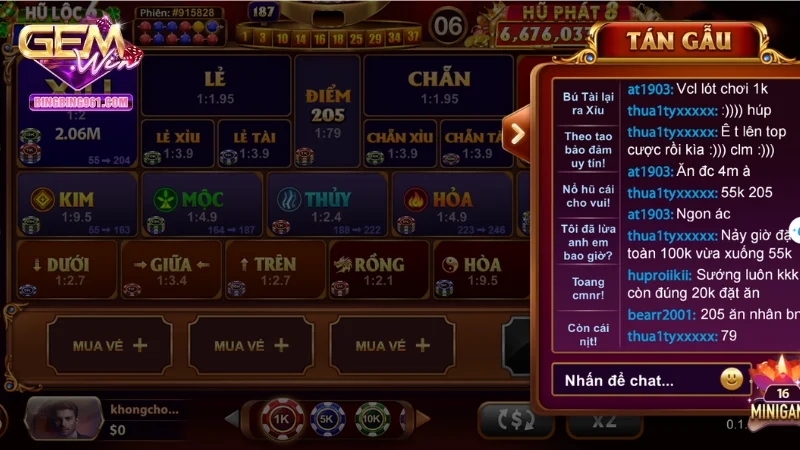Pick the 10K green chip

point(373,420)
